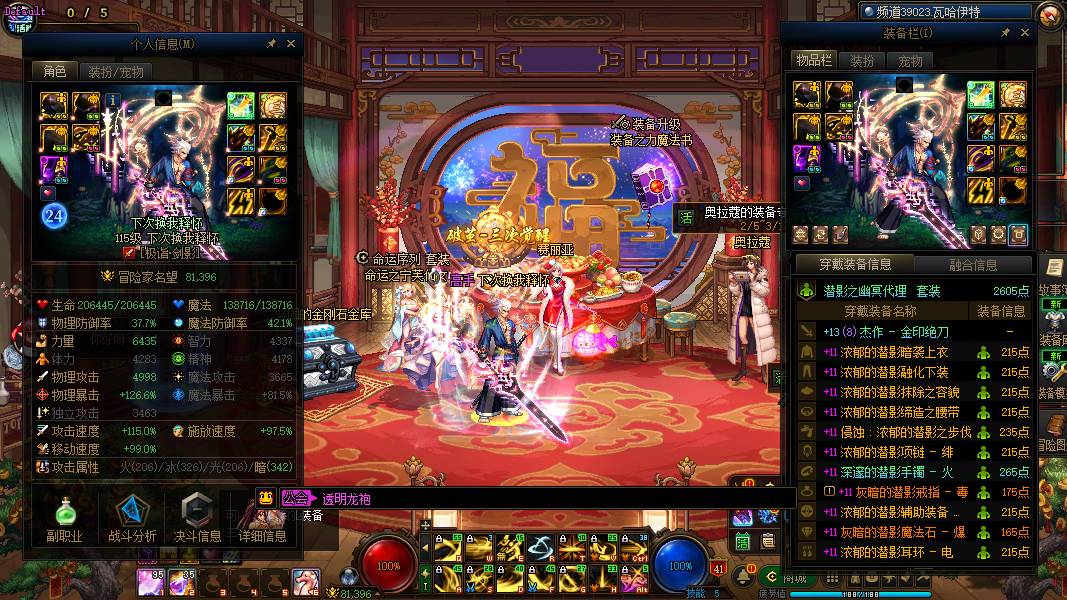Open the 融合信息 fusion info tab
Viewport: 1067px width, 600px height.
[973, 265]
